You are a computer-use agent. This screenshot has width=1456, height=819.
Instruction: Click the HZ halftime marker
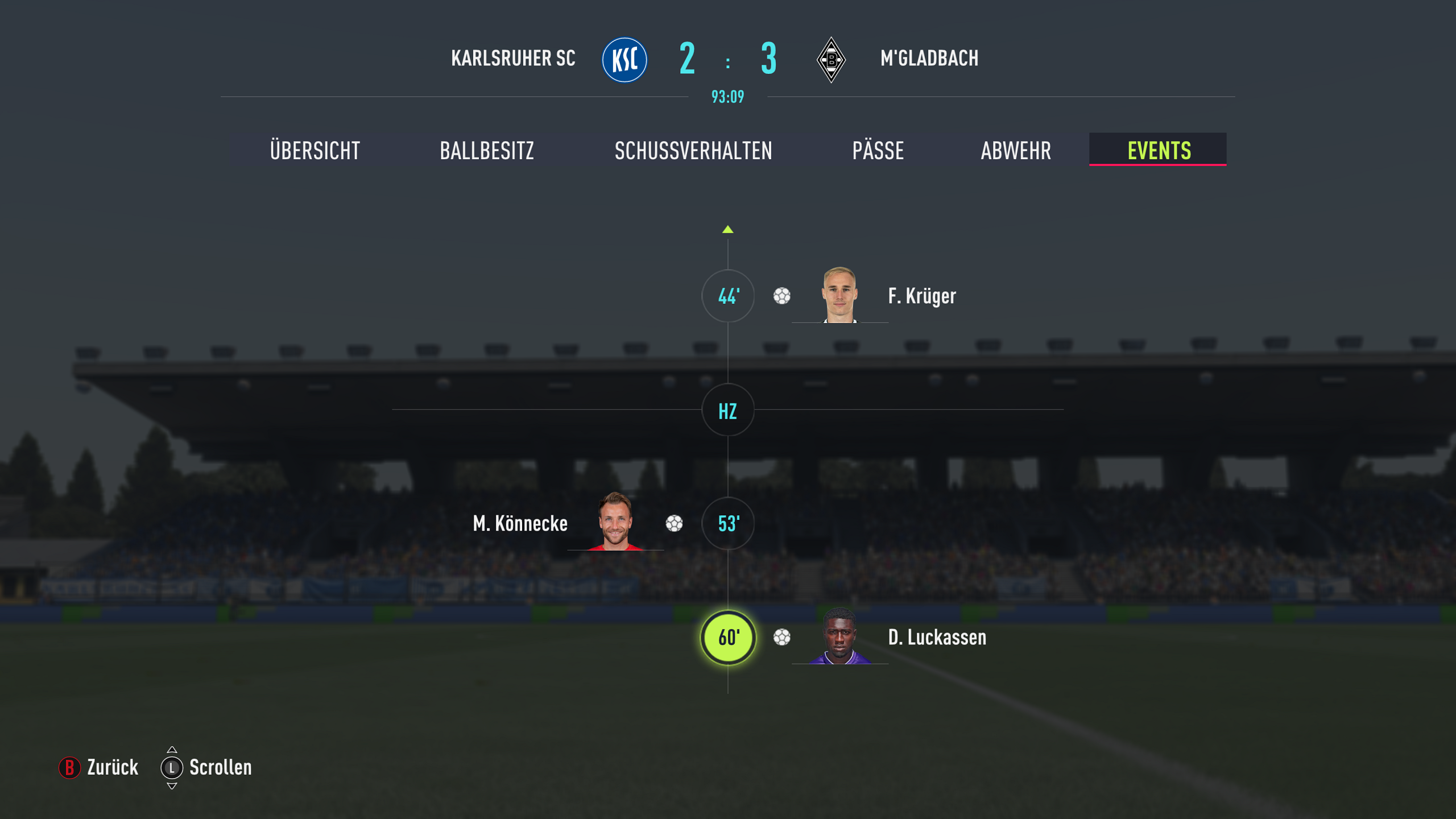pyautogui.click(x=728, y=411)
